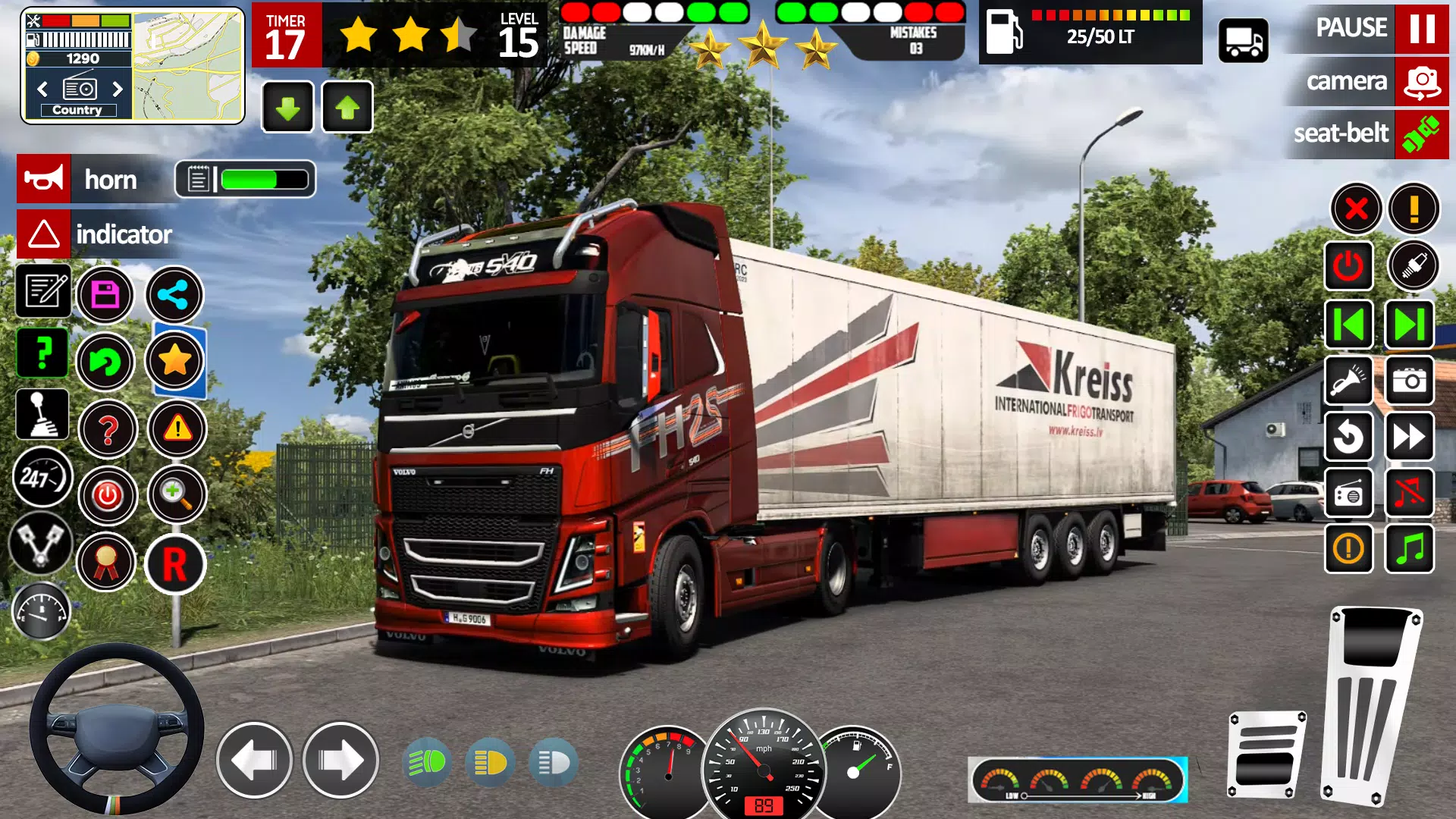Click the right chevron beside Country station
Viewport: 1456px width, 819px height.
coord(118,89)
